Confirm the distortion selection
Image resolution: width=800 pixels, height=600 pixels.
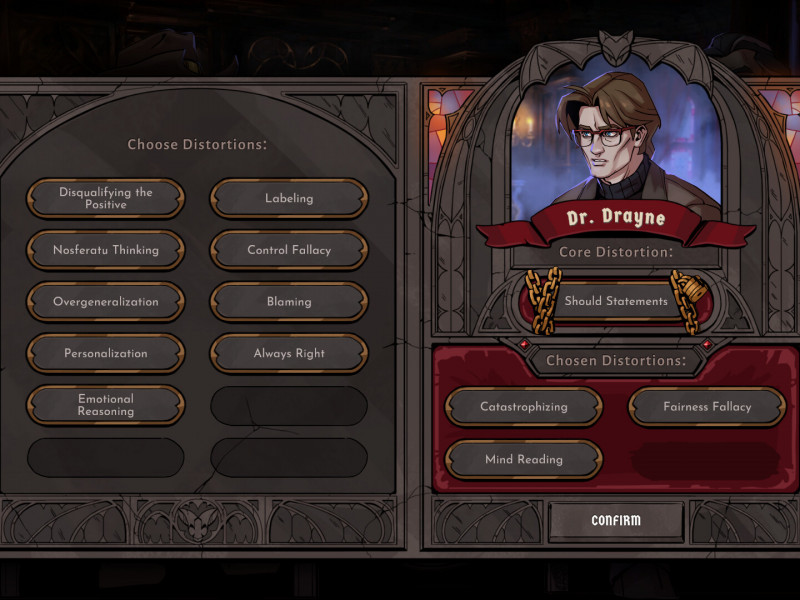pyautogui.click(x=616, y=521)
